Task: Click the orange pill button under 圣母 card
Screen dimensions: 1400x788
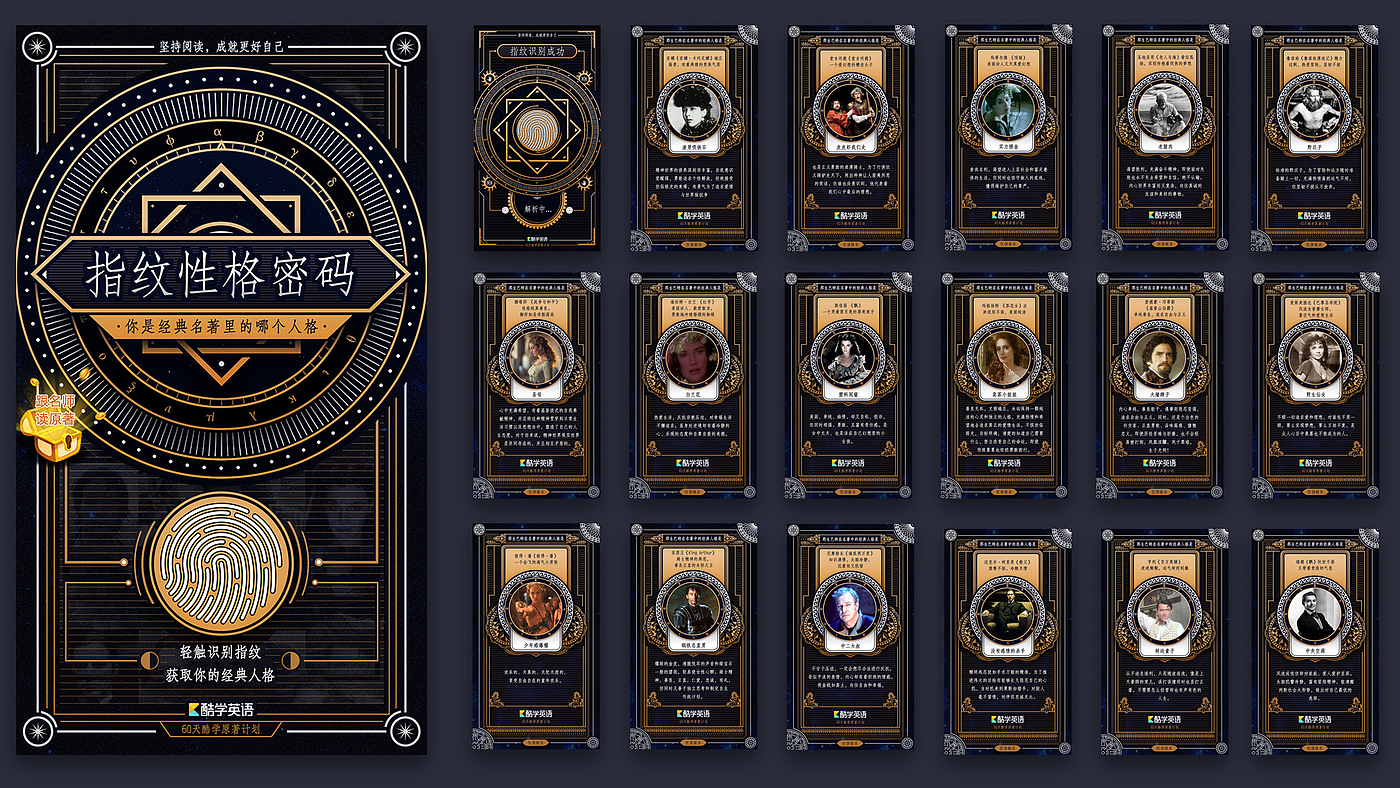Action: 537,492
